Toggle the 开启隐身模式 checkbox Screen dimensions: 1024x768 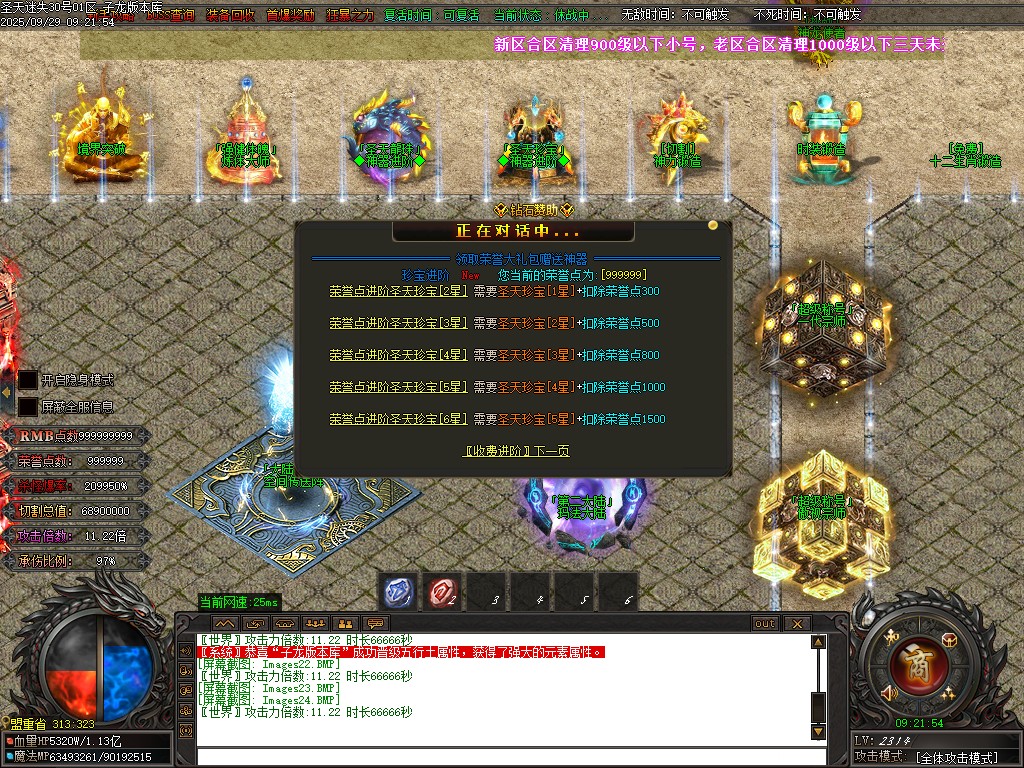coord(28,380)
